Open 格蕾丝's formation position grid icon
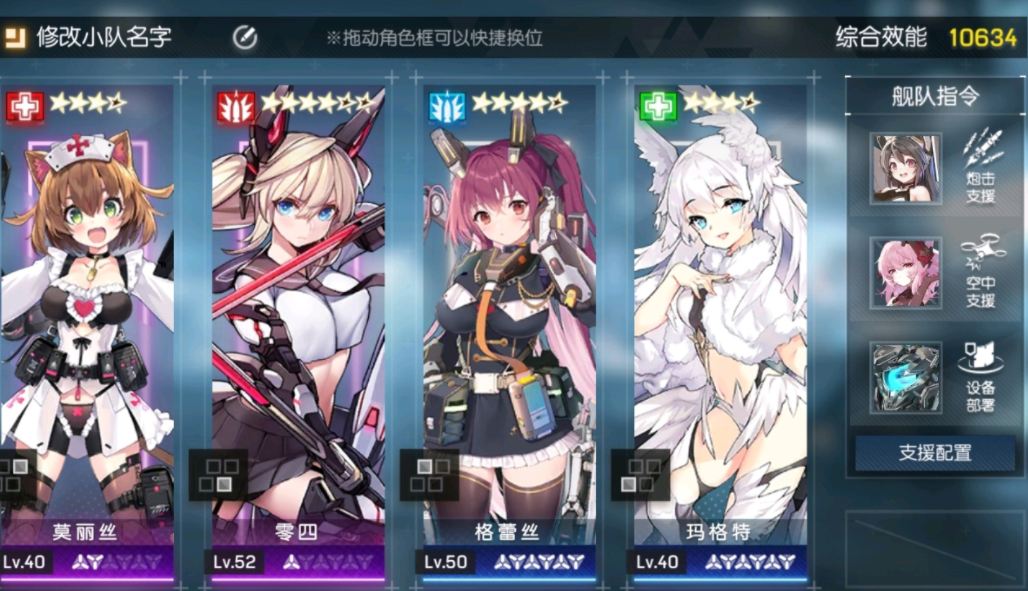The image size is (1028, 591). (429, 474)
